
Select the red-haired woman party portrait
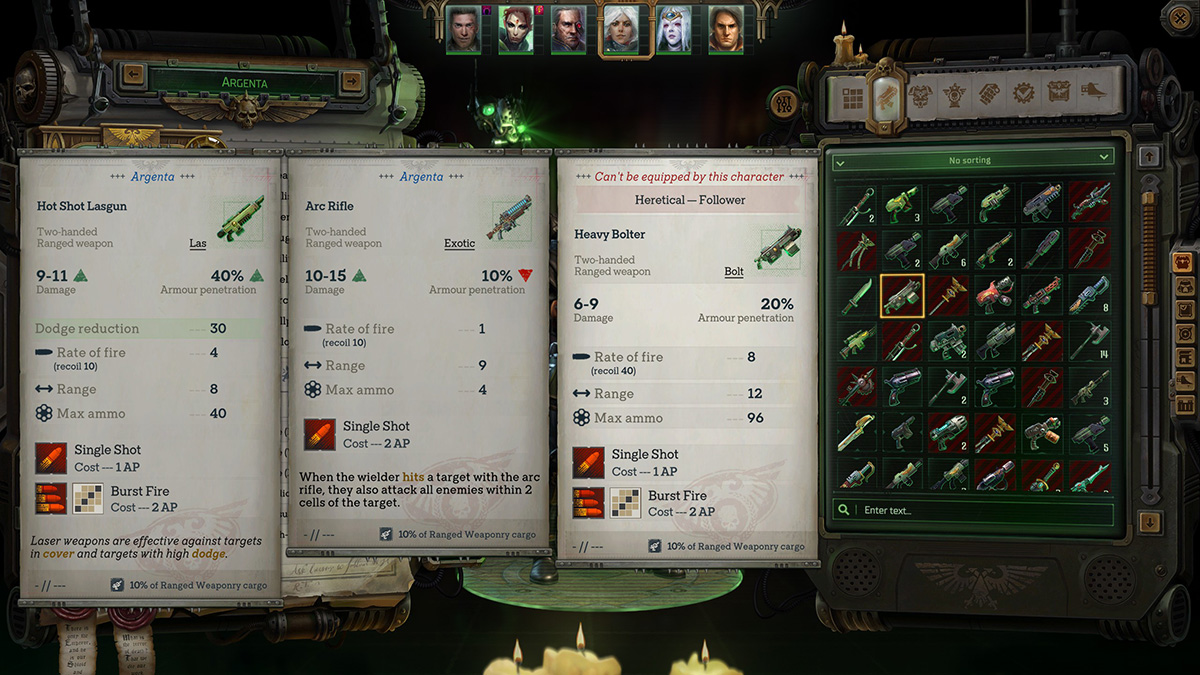point(516,29)
